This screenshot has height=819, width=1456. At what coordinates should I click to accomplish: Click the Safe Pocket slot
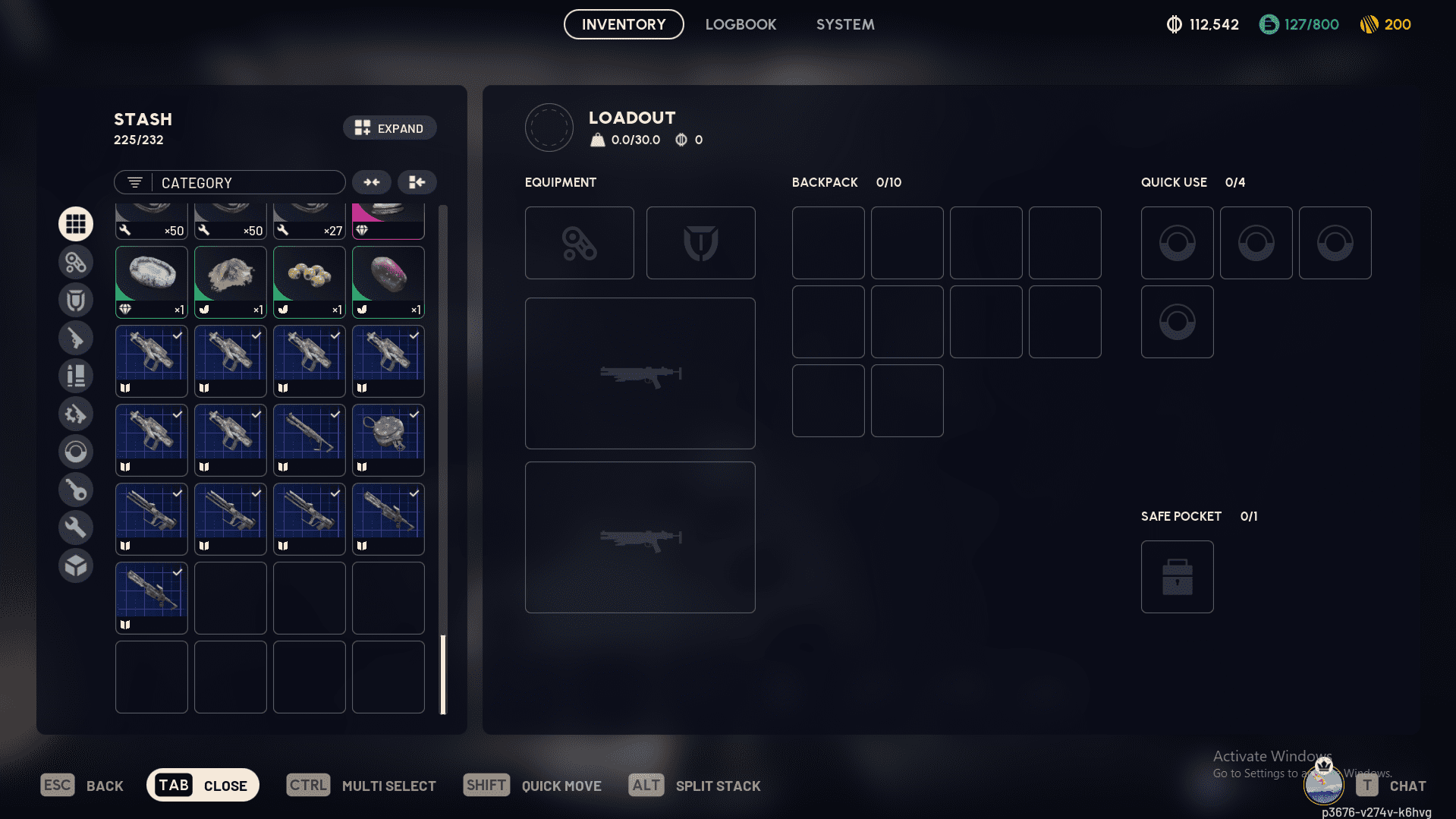click(1177, 576)
